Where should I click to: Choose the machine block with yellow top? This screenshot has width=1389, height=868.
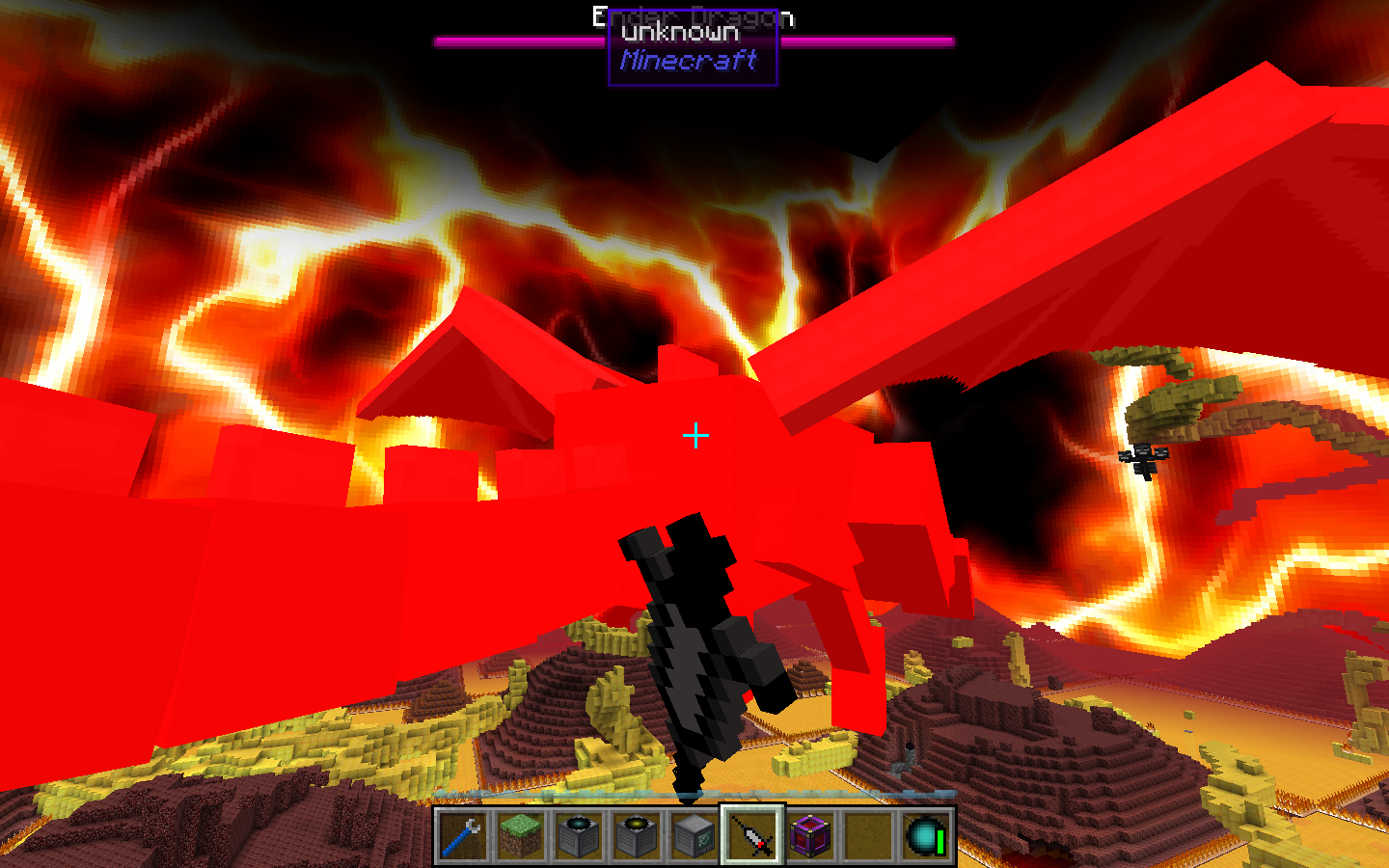637,835
